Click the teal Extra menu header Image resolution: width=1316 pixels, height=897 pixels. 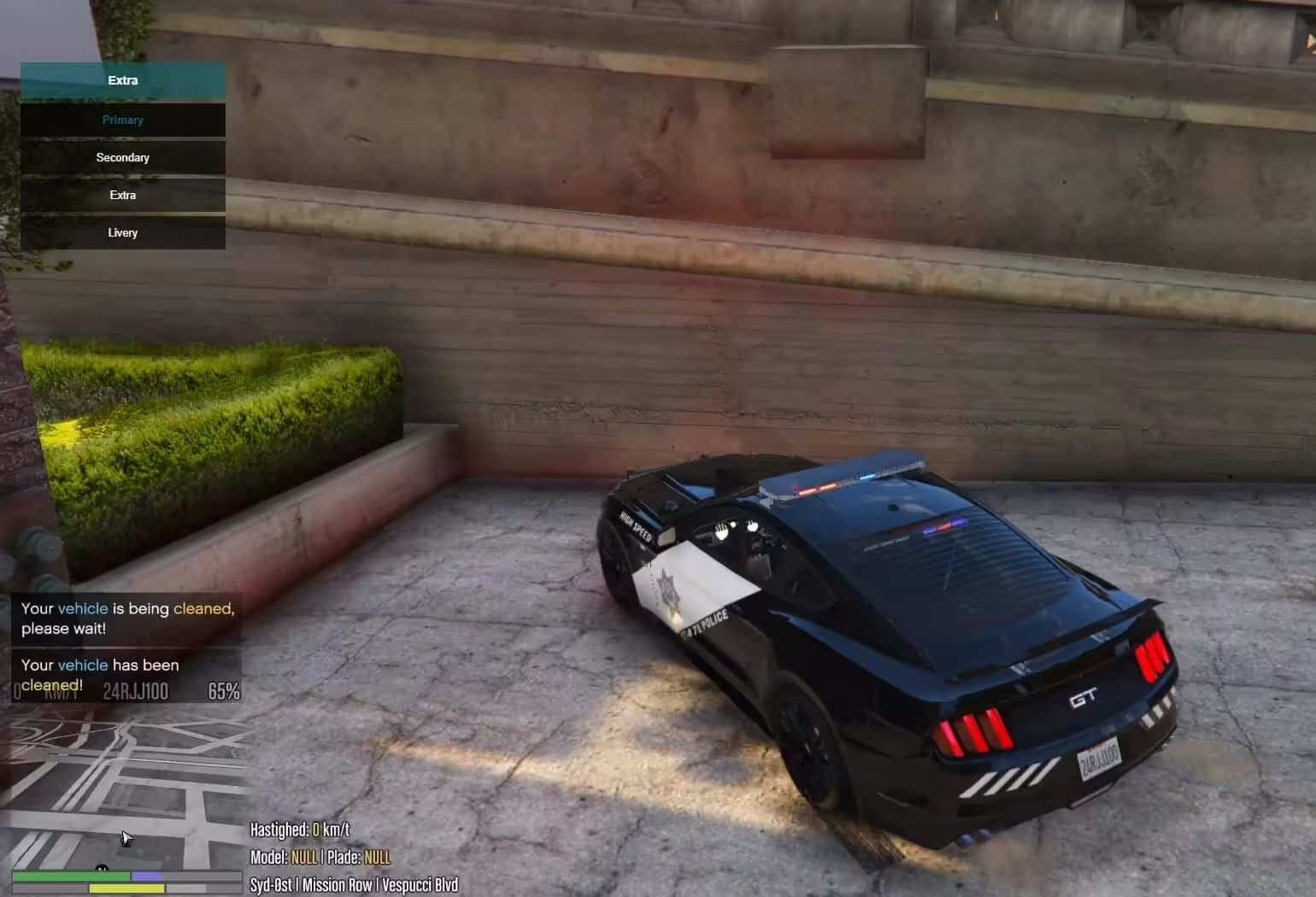[x=122, y=79]
